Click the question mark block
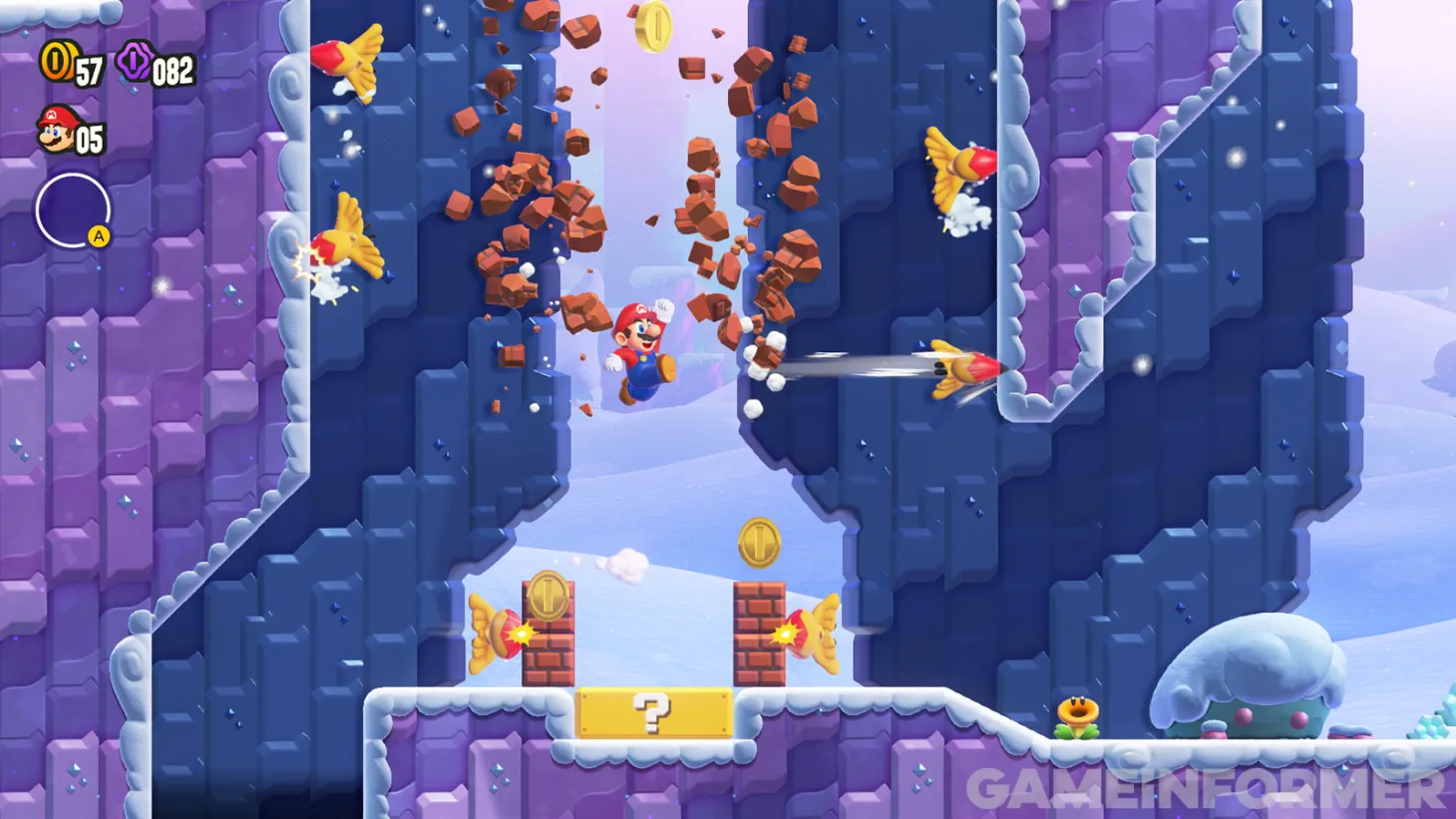The height and width of the screenshot is (819, 1456). tap(653, 714)
